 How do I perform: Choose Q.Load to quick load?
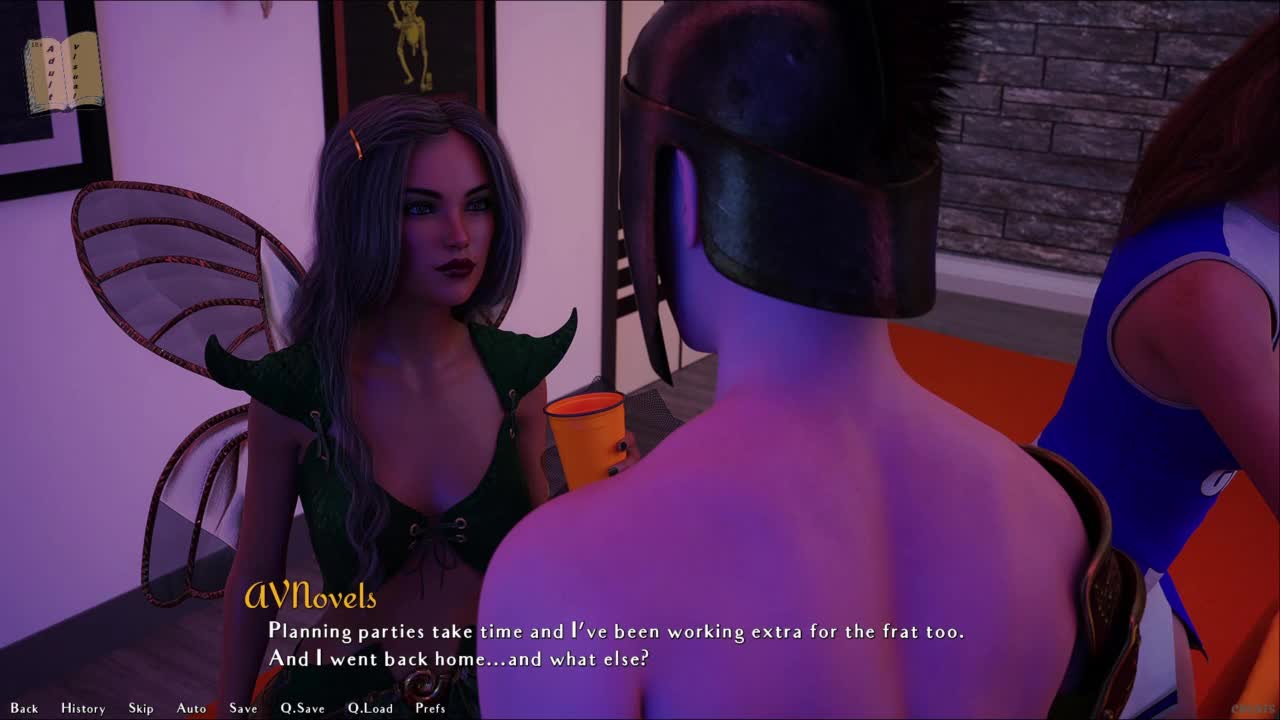click(x=370, y=708)
